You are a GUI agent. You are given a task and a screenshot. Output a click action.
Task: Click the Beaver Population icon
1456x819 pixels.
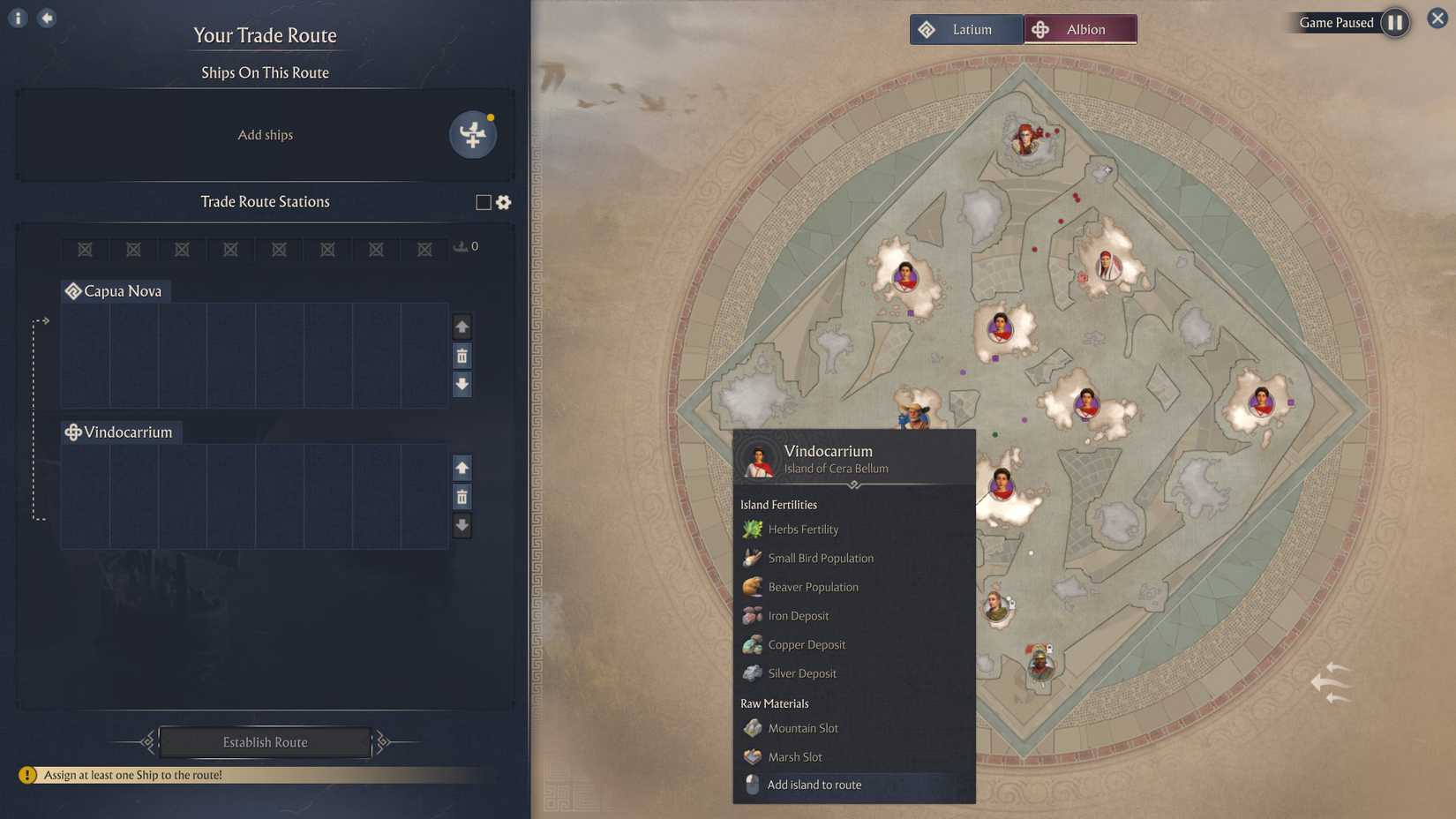click(753, 586)
